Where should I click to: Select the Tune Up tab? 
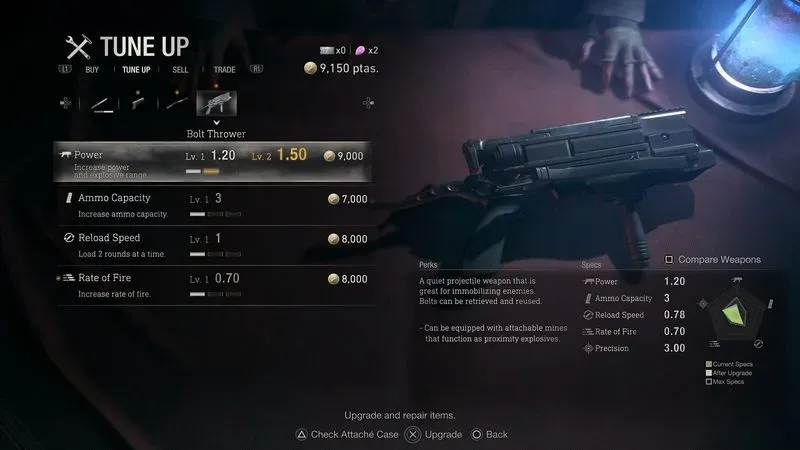click(136, 70)
